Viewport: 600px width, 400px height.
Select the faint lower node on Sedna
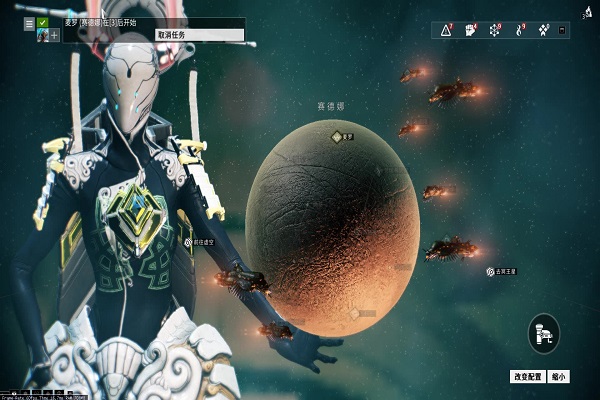click(353, 313)
